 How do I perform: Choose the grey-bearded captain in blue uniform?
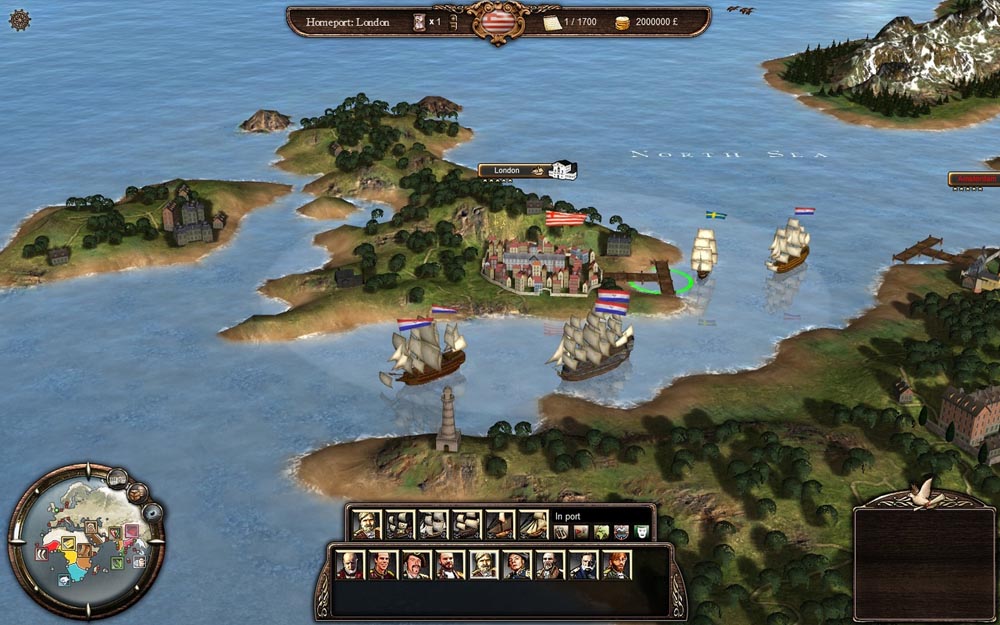click(583, 565)
